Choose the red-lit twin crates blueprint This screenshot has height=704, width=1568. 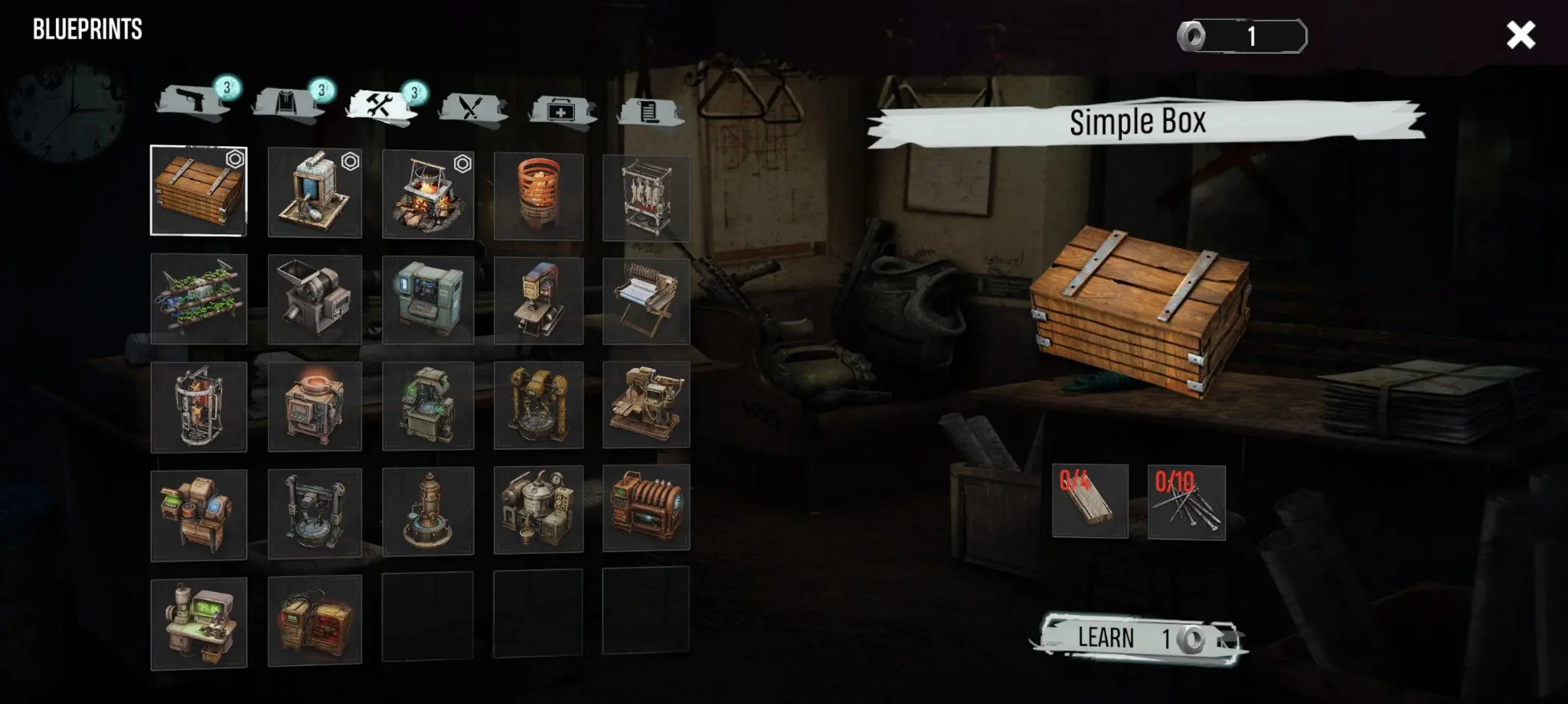tap(315, 620)
